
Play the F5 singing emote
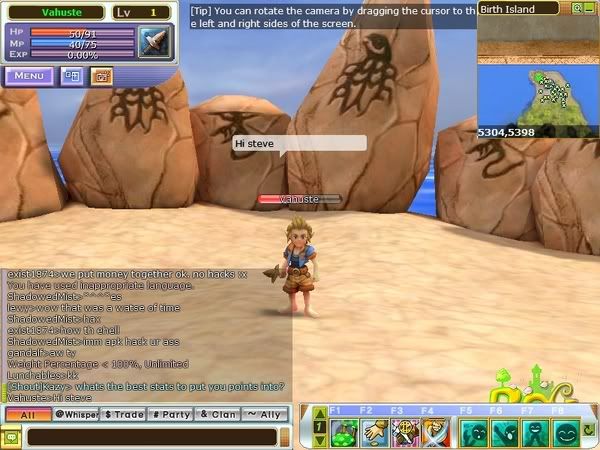(472, 431)
